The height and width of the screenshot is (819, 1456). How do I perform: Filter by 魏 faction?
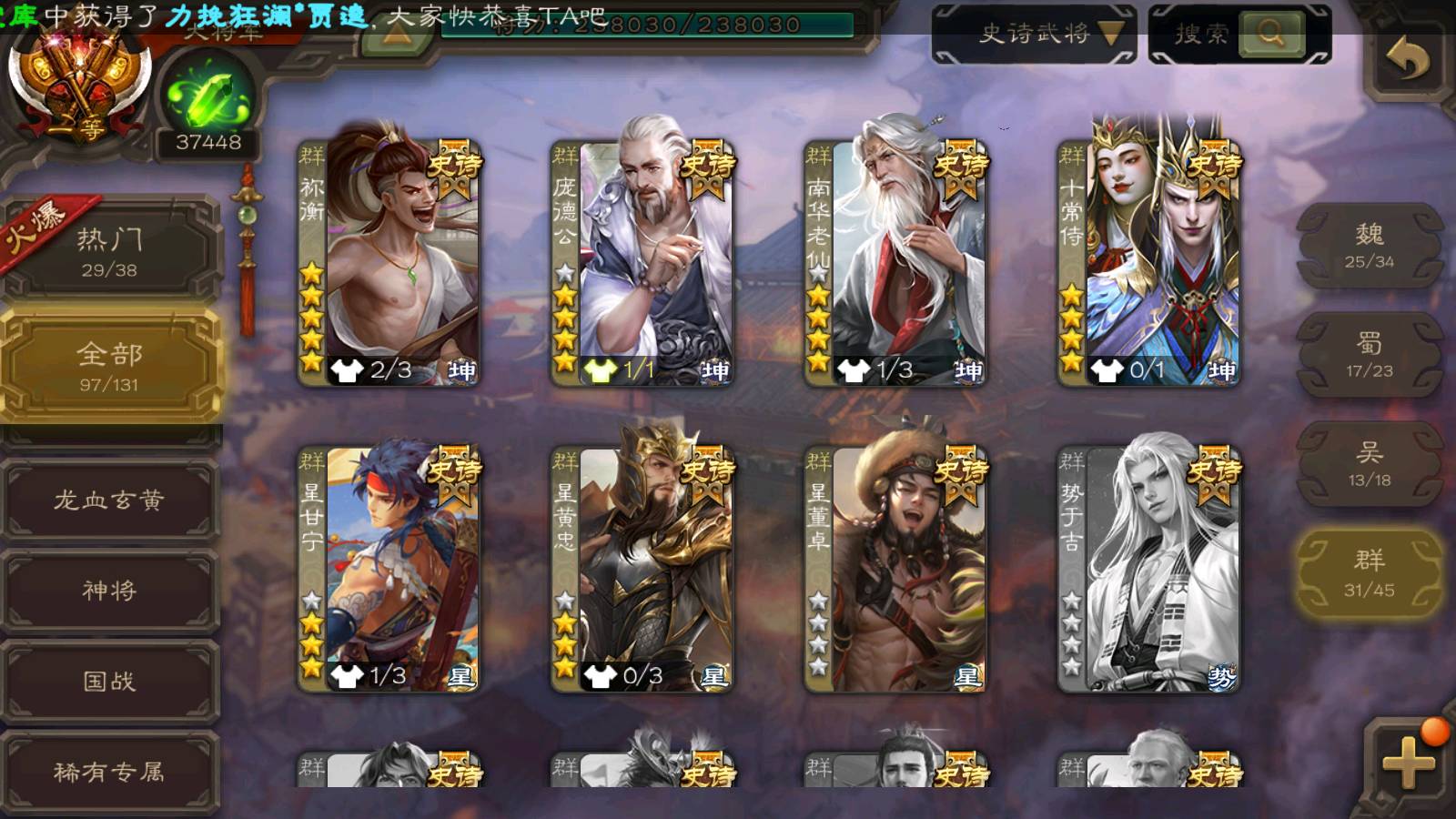pyautogui.click(x=1369, y=246)
